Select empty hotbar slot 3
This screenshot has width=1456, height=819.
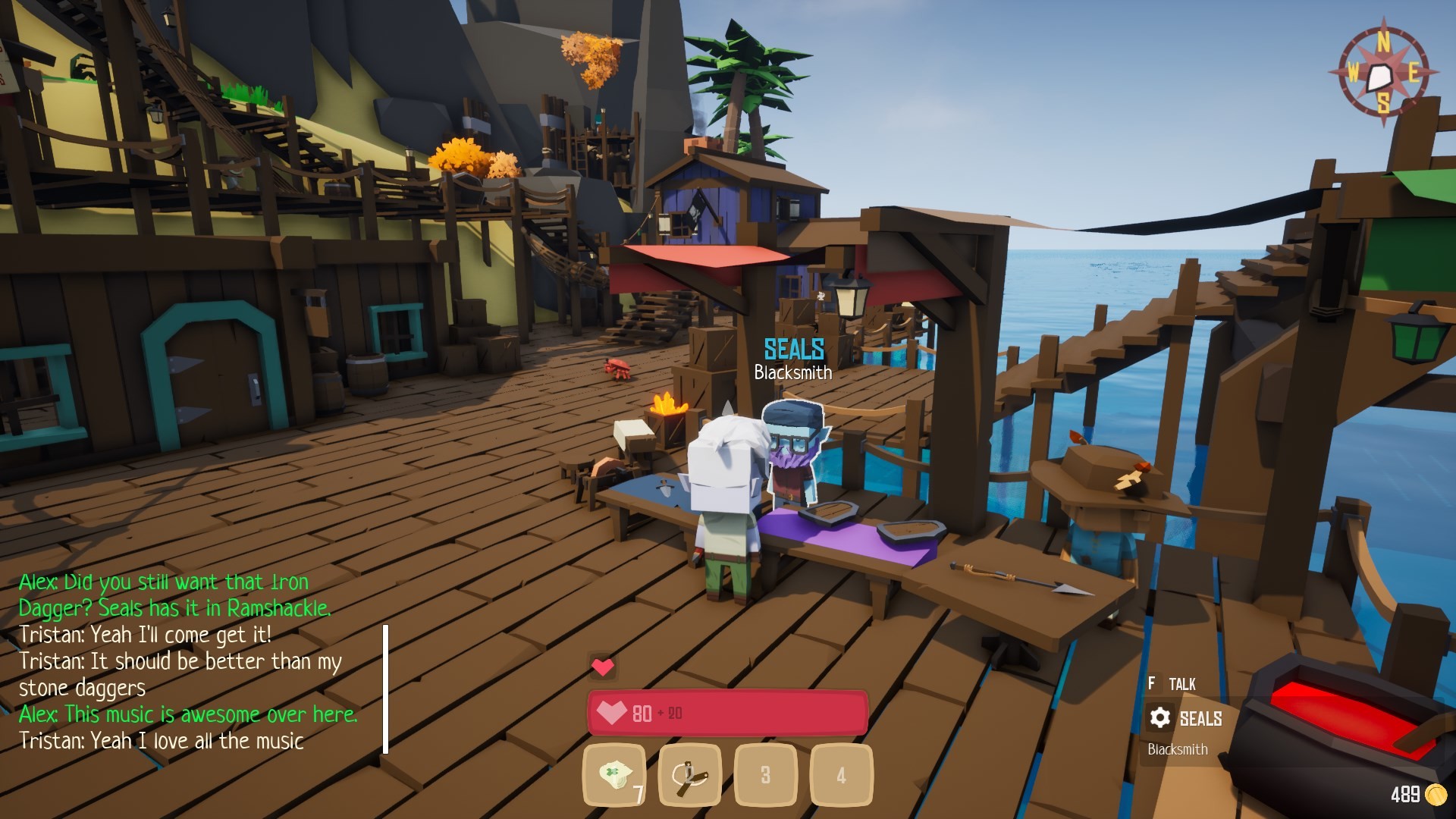pyautogui.click(x=765, y=775)
